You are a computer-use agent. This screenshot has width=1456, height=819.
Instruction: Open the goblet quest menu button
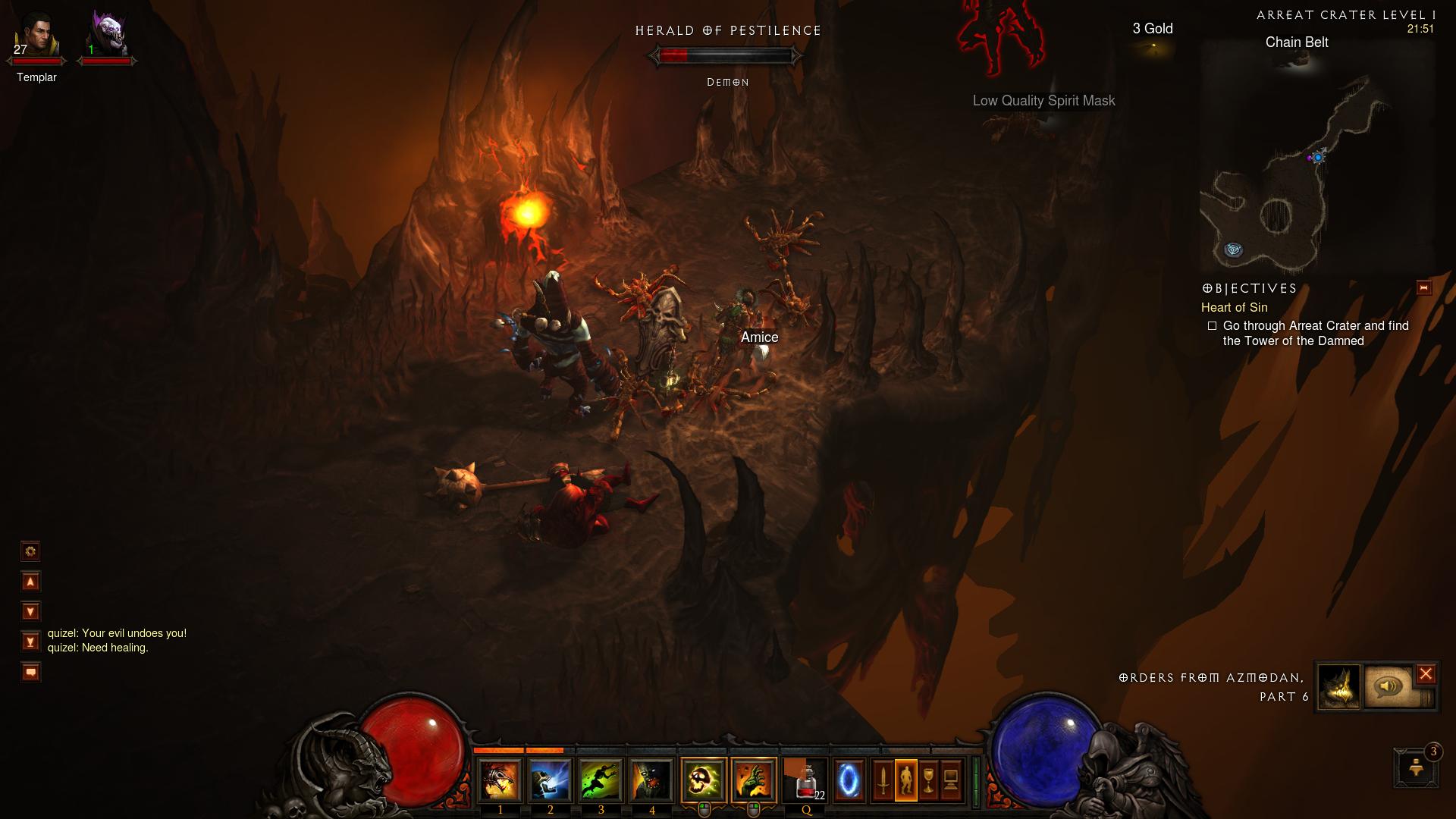pyautogui.click(x=929, y=780)
